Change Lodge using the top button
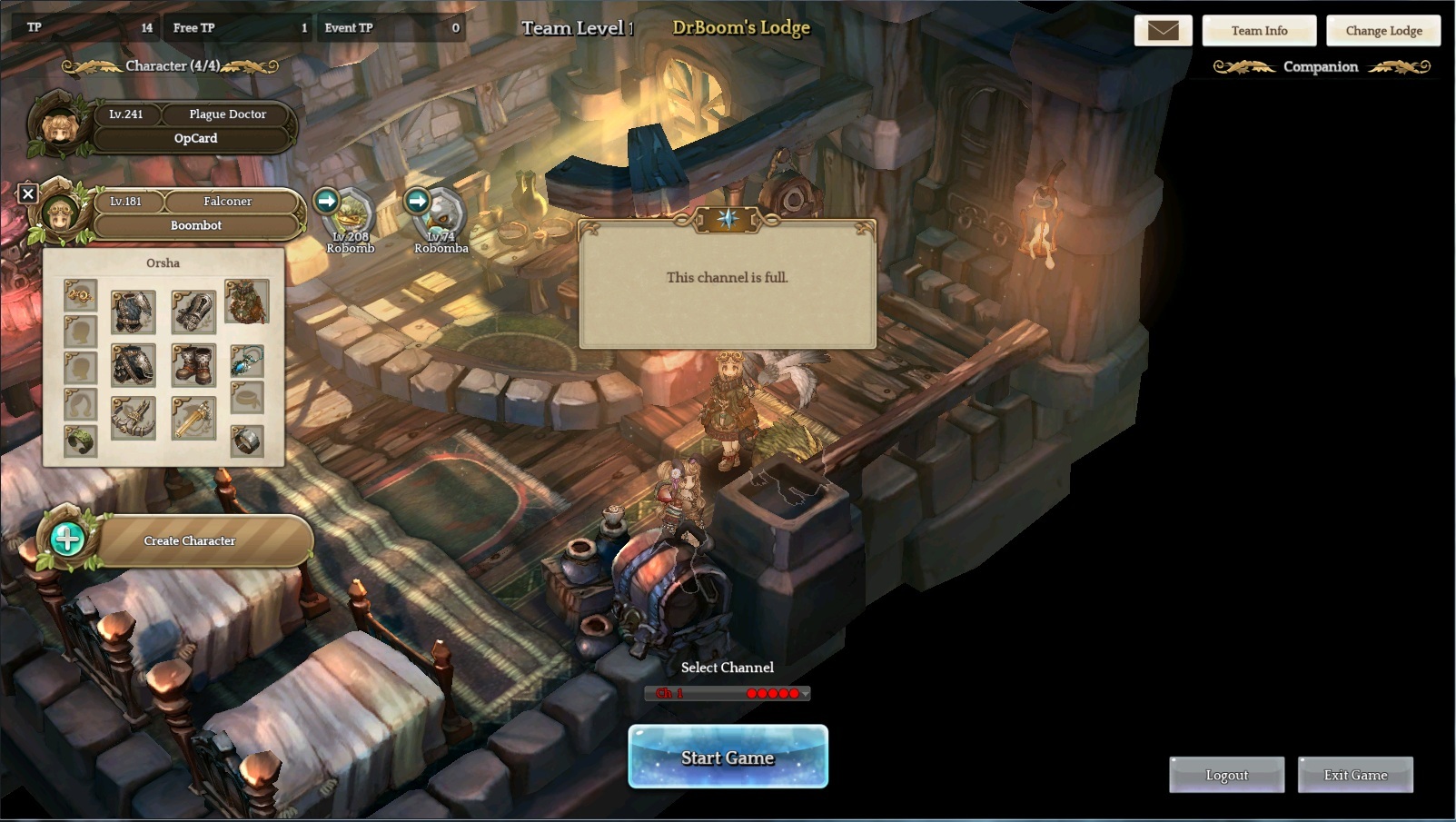The width and height of the screenshot is (1456, 822). coord(1383,31)
